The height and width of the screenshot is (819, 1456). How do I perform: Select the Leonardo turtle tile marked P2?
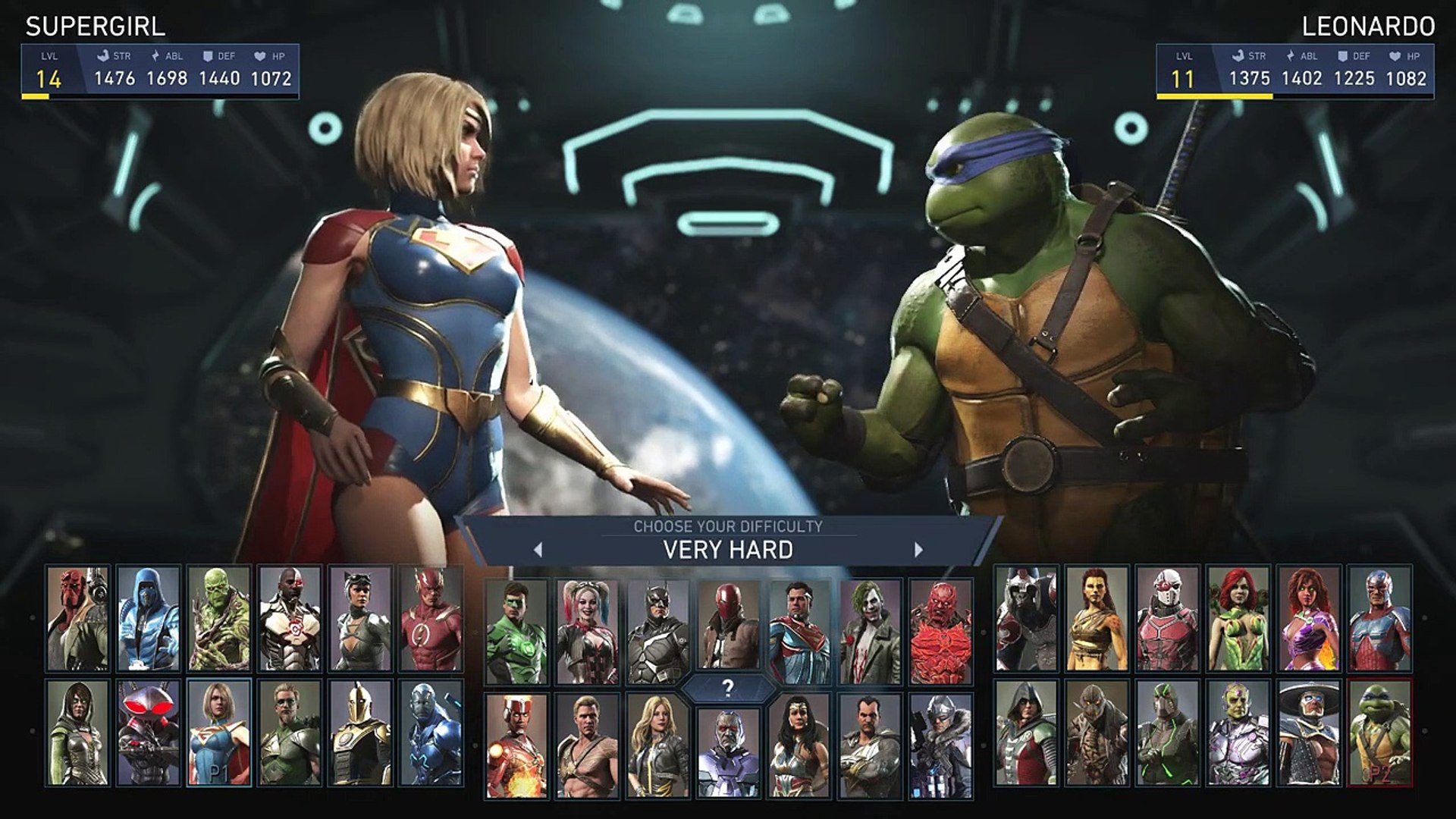[1379, 733]
